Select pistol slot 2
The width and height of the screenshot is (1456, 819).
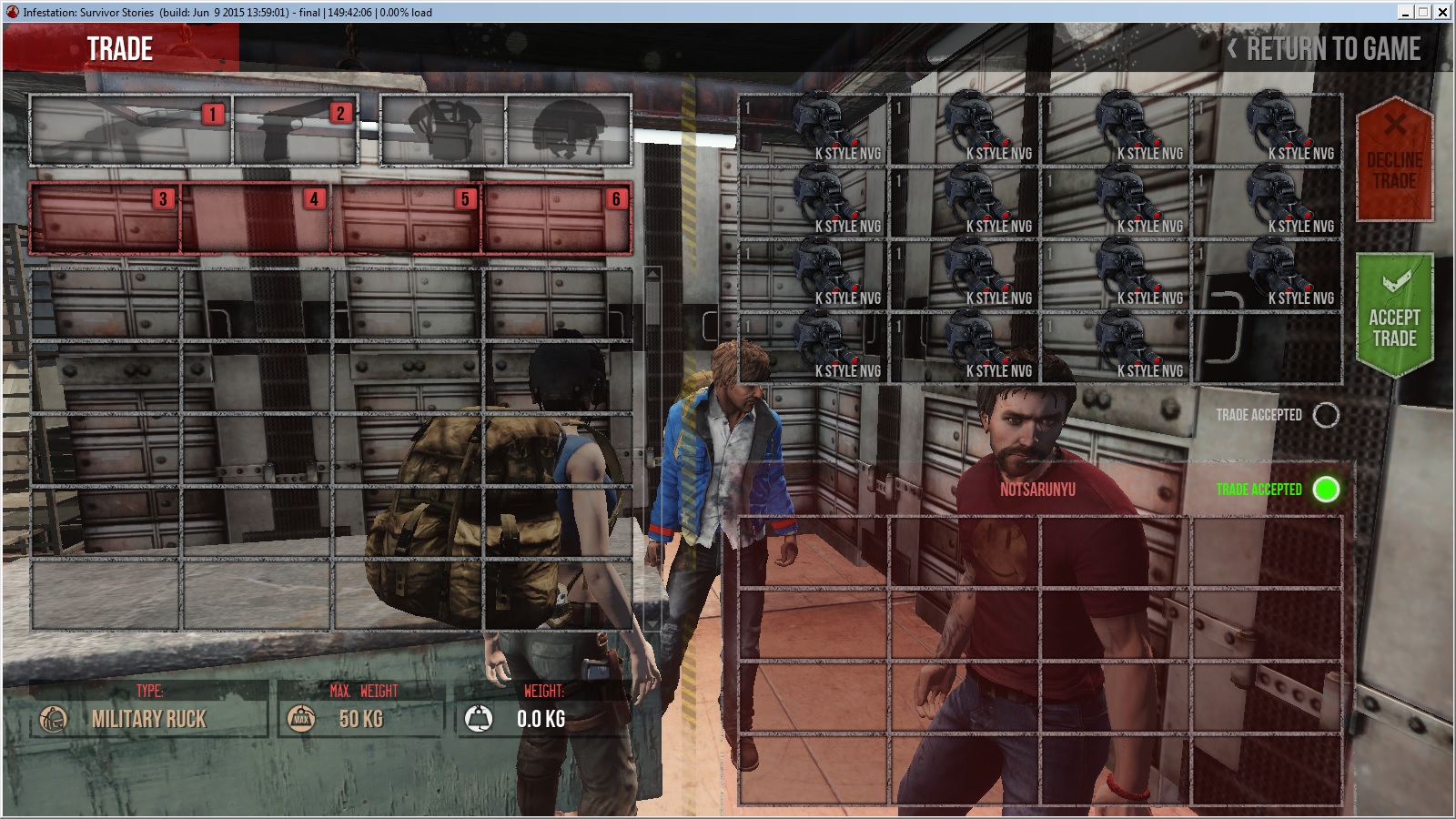[x=296, y=130]
